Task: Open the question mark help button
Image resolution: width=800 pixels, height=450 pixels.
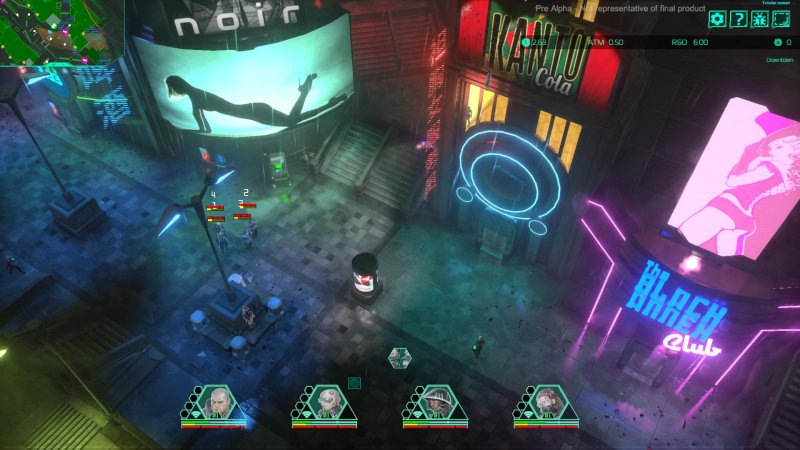Action: click(x=738, y=18)
